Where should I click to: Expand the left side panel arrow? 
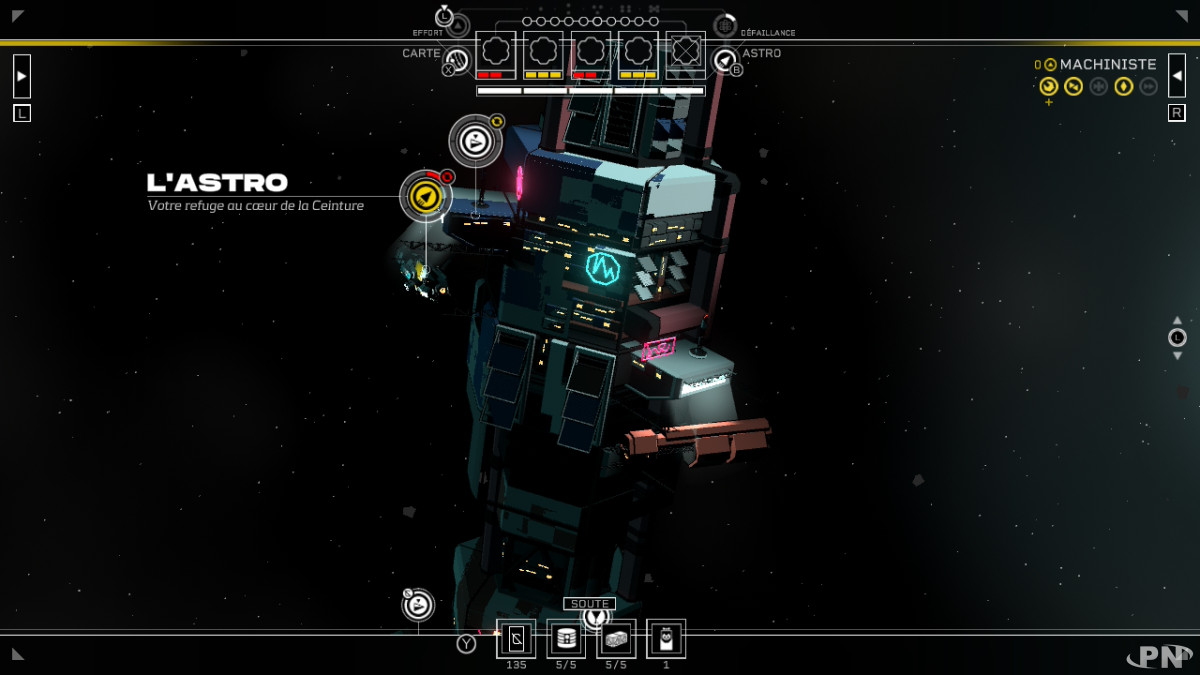click(x=22, y=76)
